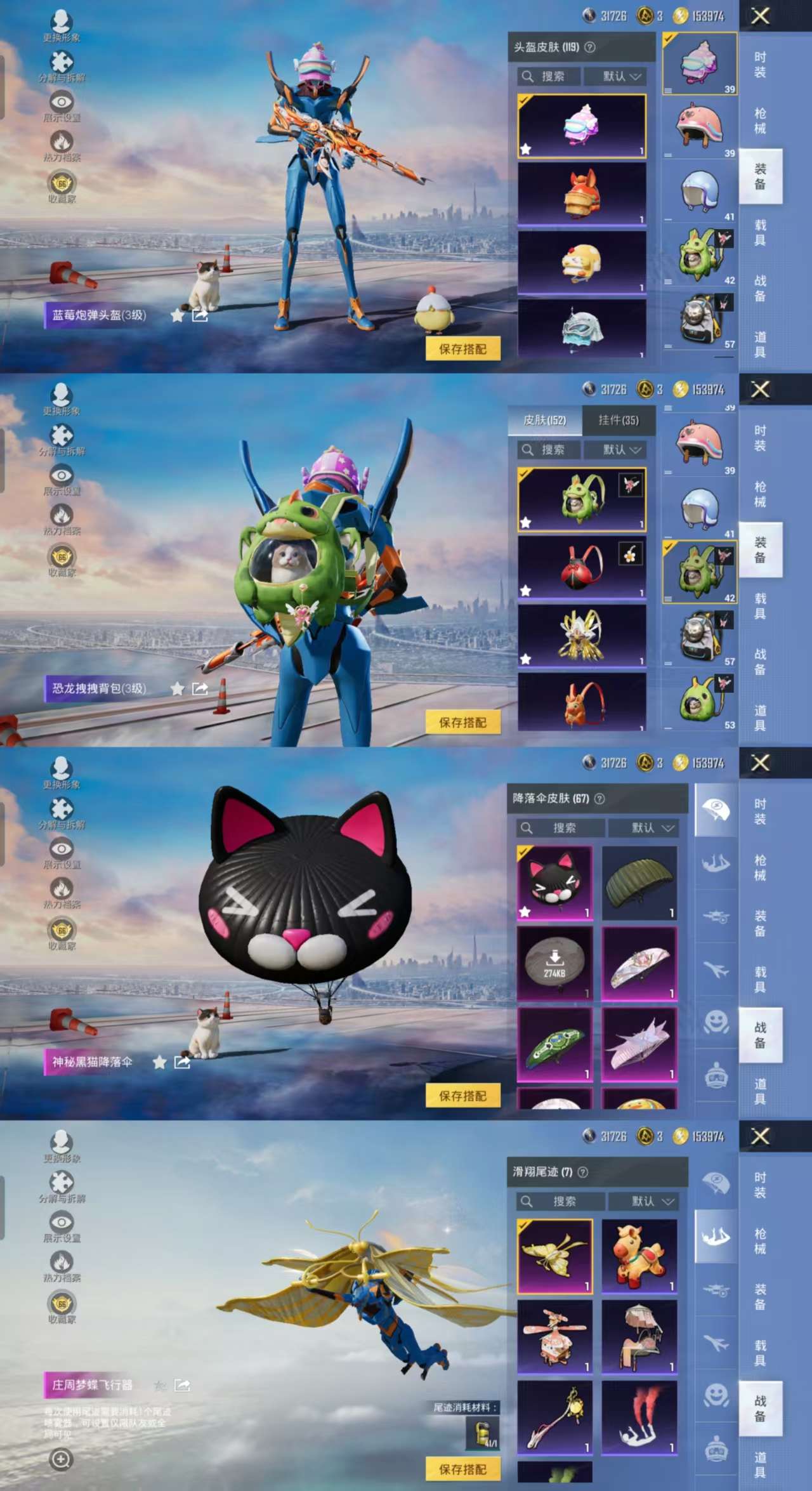Image resolution: width=812 pixels, height=1491 pixels.
Task: Favorite the 蓝莓炮弹头盔 helmet with star
Action: pyautogui.click(x=177, y=315)
